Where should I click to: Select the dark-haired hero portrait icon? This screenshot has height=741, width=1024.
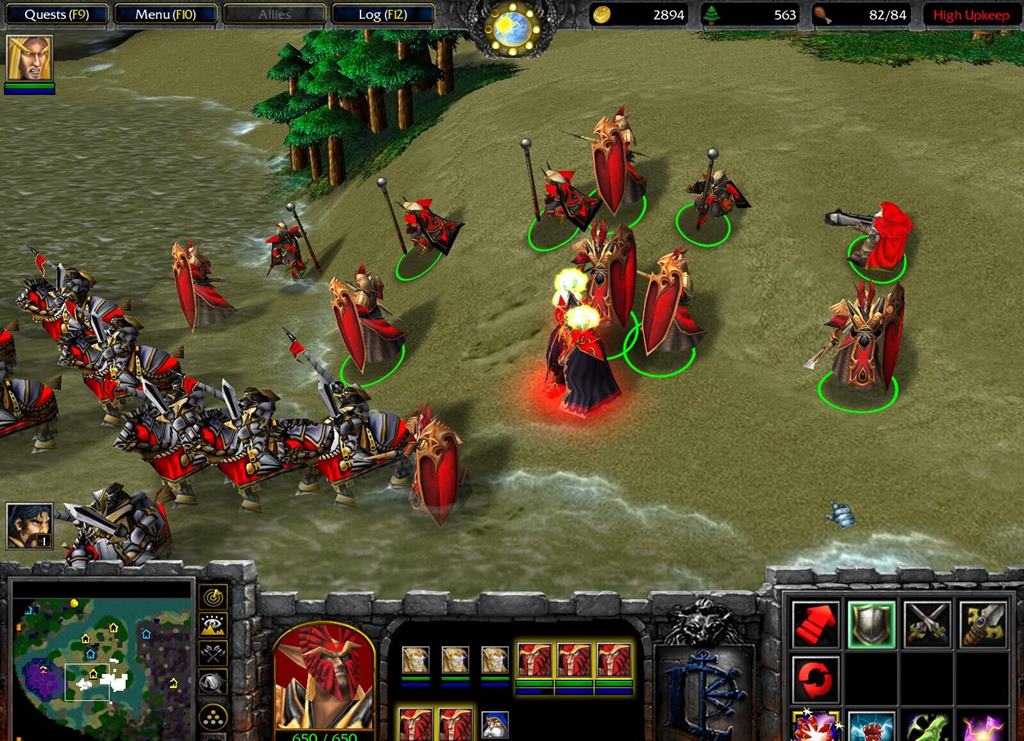click(29, 525)
